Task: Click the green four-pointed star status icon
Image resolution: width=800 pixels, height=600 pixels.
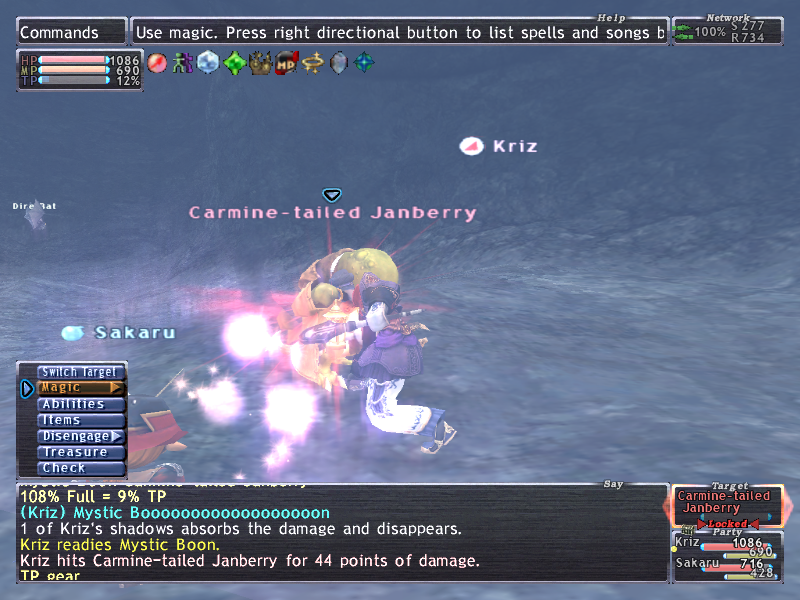Action: pyautogui.click(x=234, y=63)
